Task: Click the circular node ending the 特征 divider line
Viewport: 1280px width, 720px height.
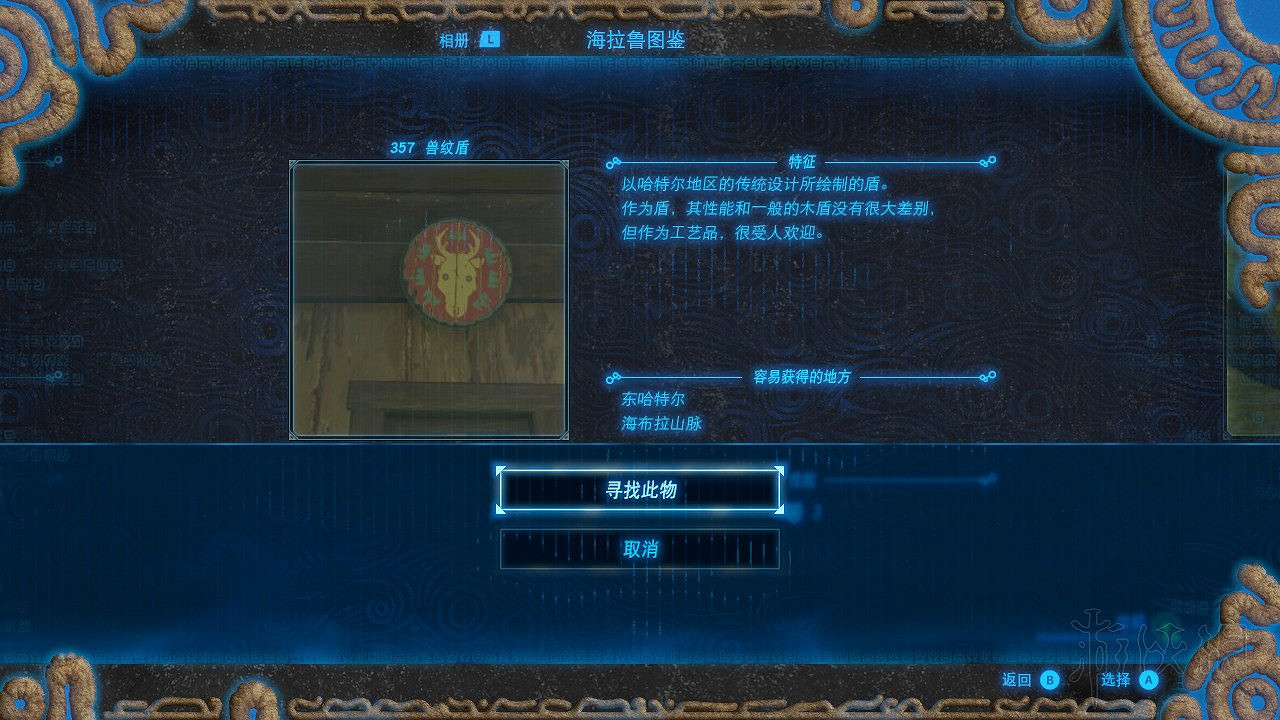Action: [990, 162]
